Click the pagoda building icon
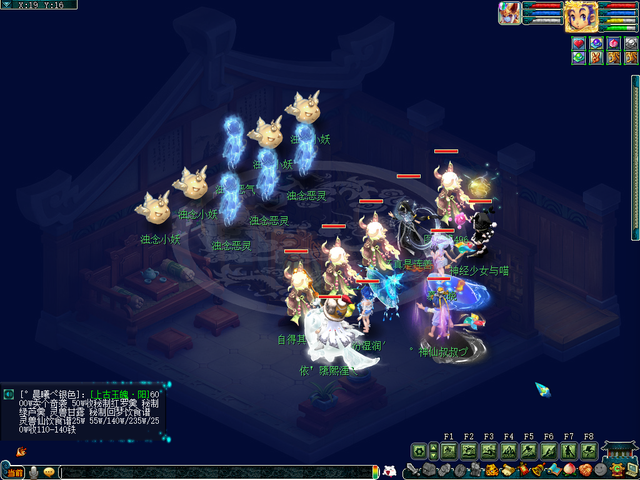The image size is (640, 480). point(619,449)
